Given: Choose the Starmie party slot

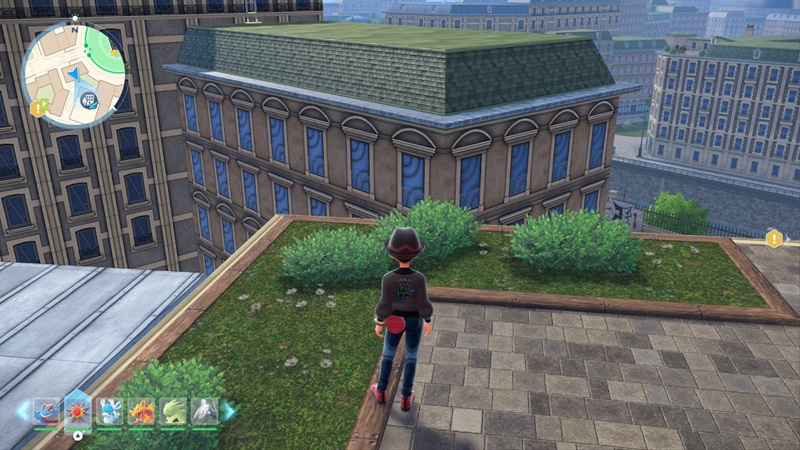Looking at the screenshot, I should [78, 410].
